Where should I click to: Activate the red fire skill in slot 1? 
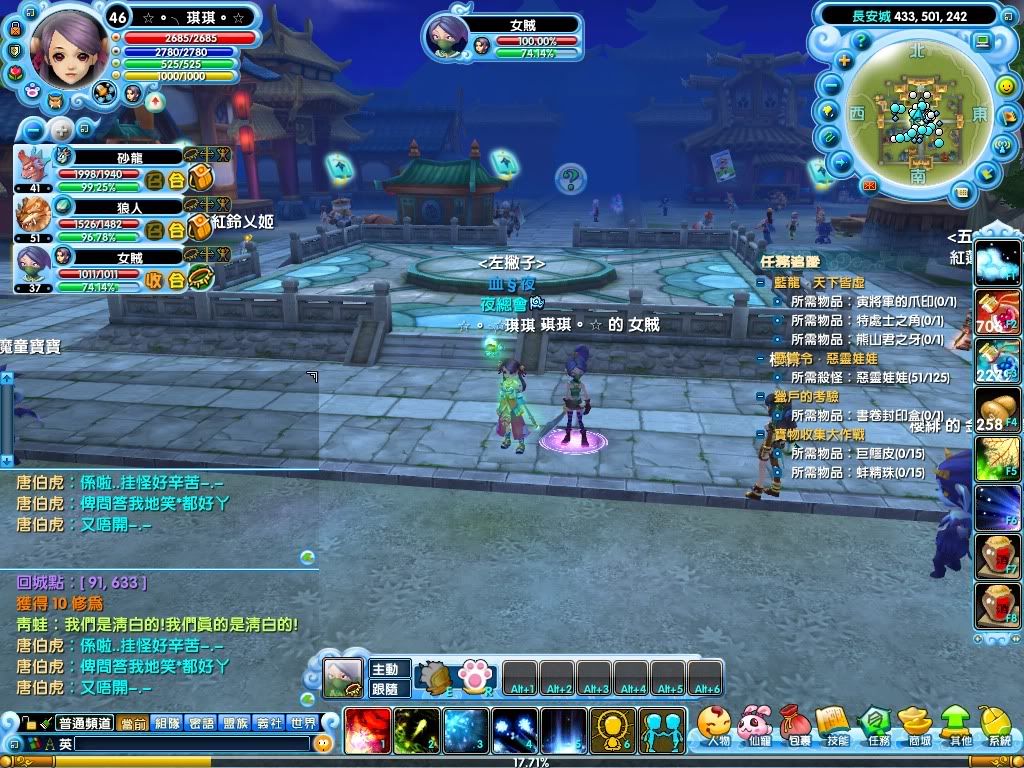click(367, 731)
